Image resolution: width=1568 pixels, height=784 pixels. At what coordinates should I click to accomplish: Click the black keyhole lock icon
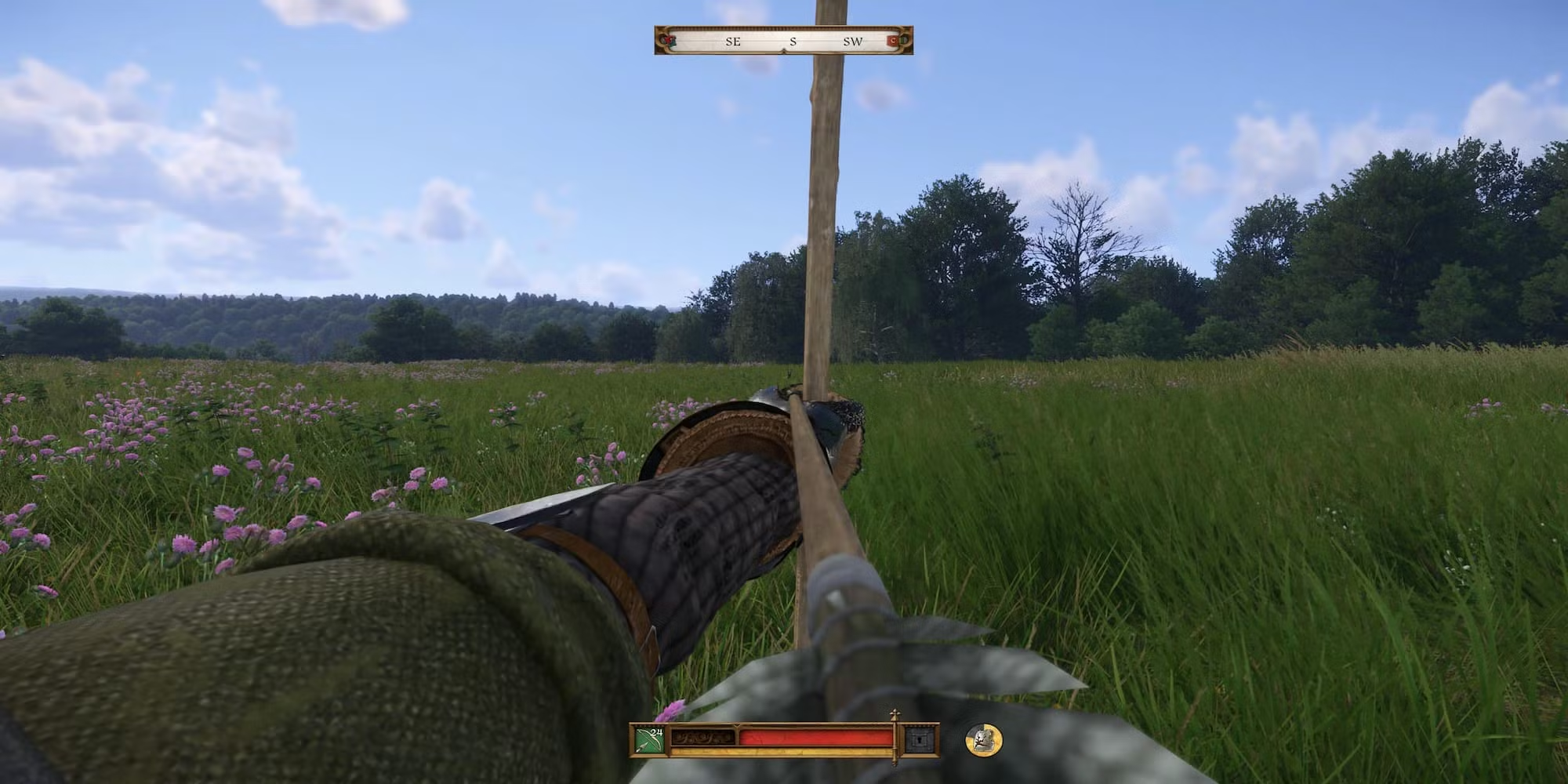(920, 739)
